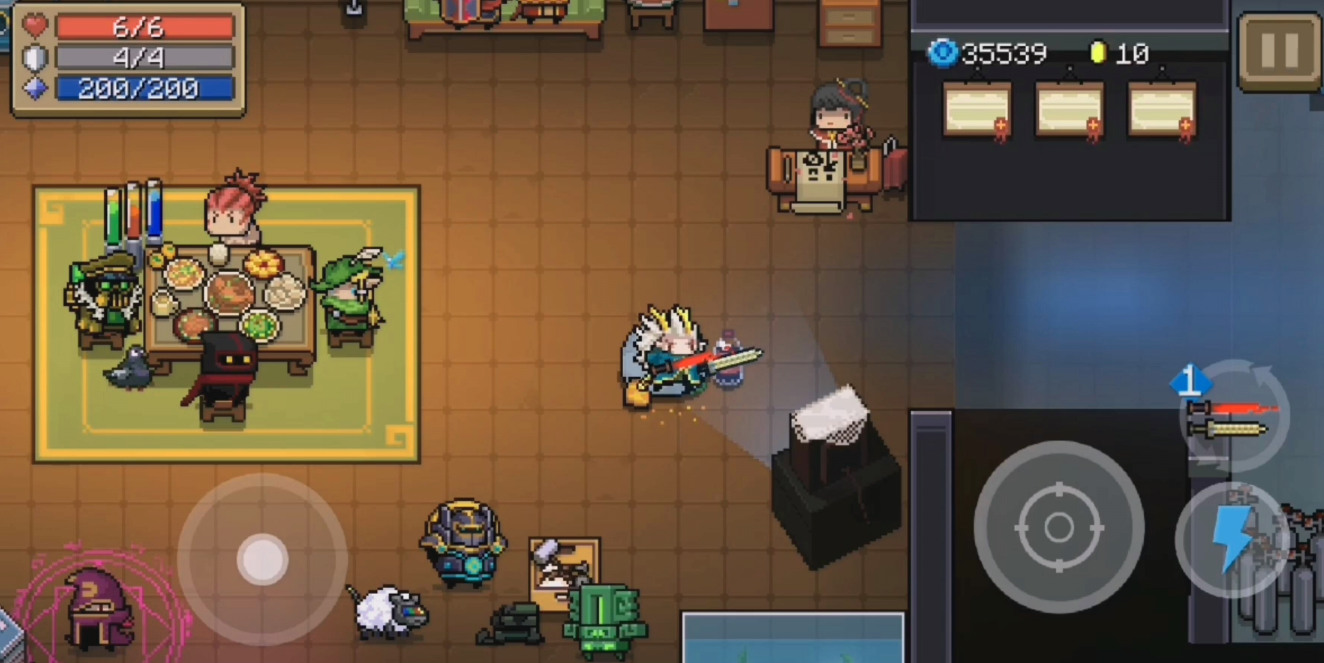Activate the lightning bolt skill button
The image size is (1324, 663).
1232,540
